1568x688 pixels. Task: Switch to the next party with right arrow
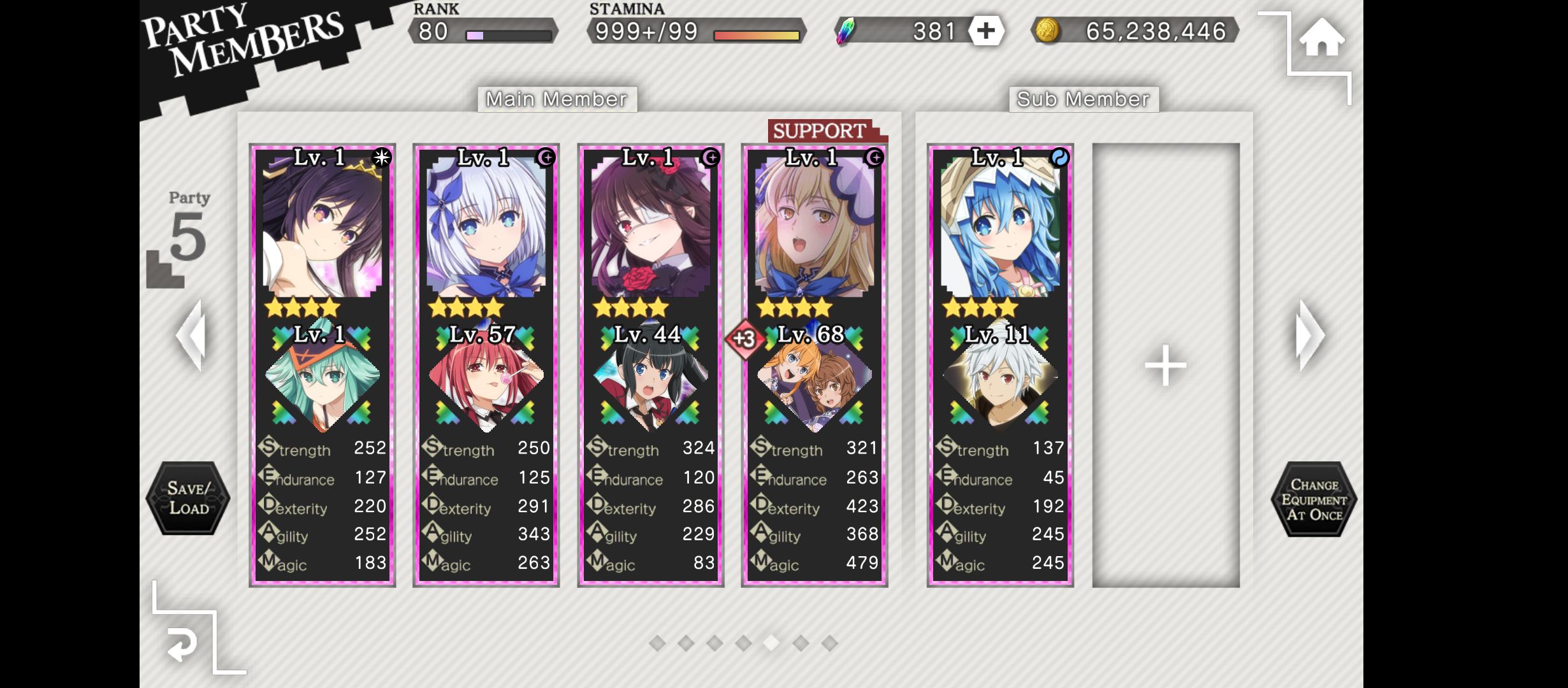(1310, 335)
